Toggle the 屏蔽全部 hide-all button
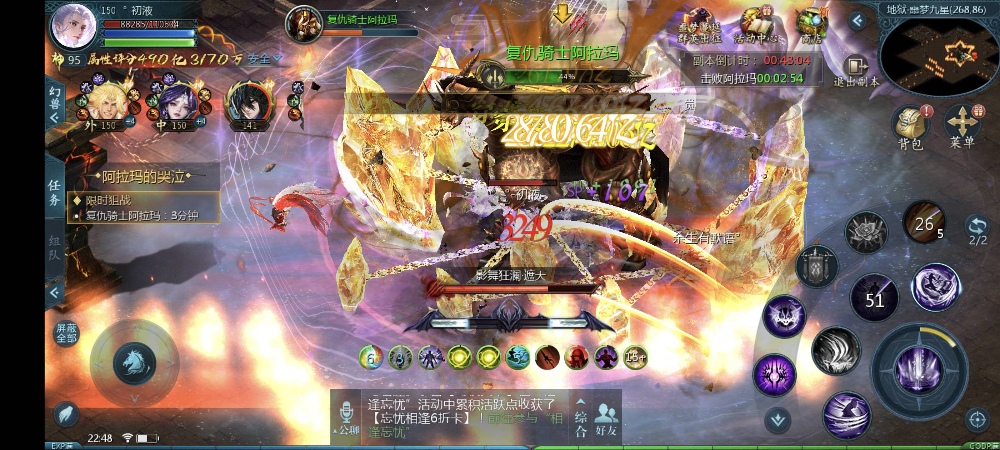 point(66,334)
